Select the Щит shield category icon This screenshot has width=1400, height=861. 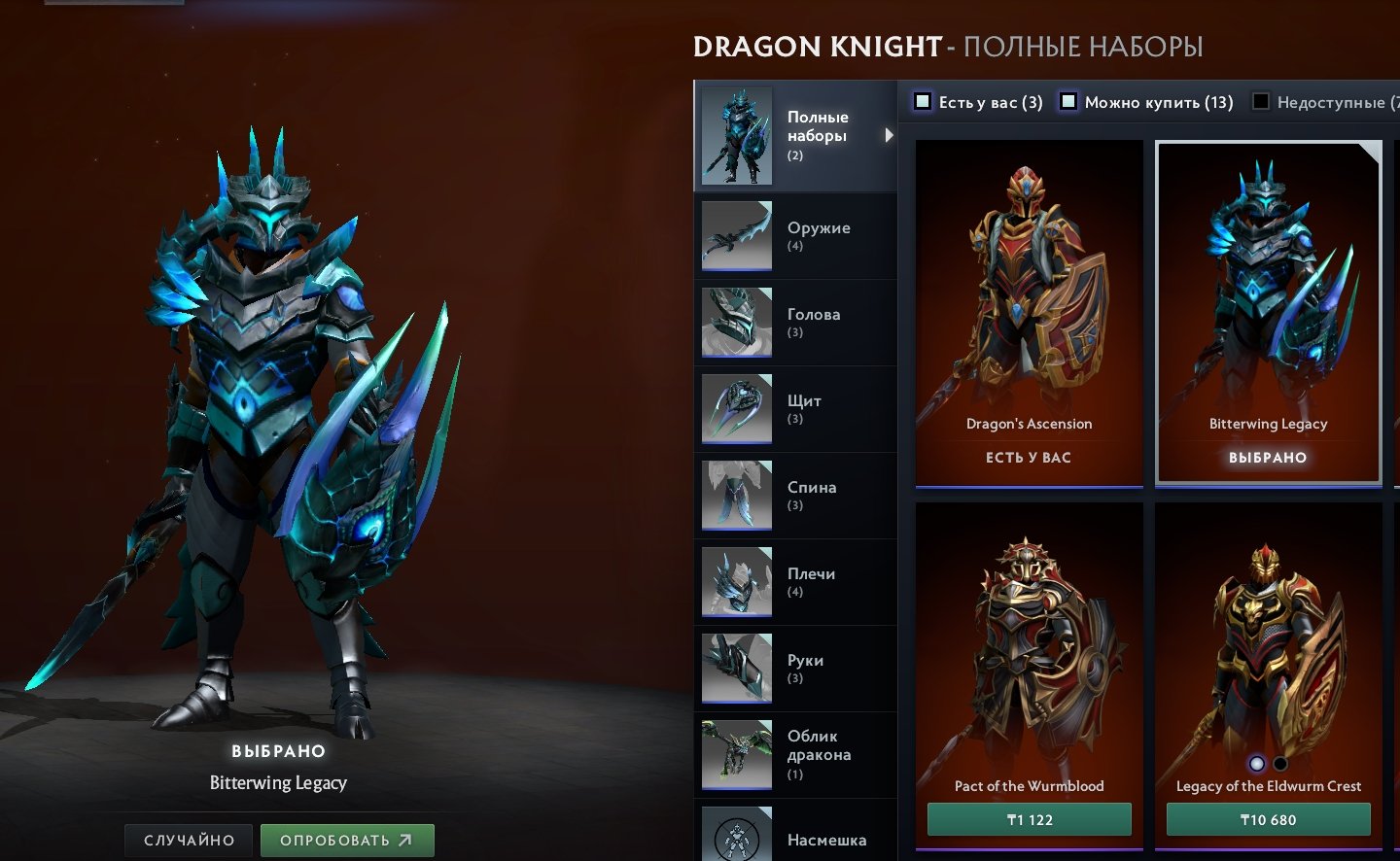[736, 408]
